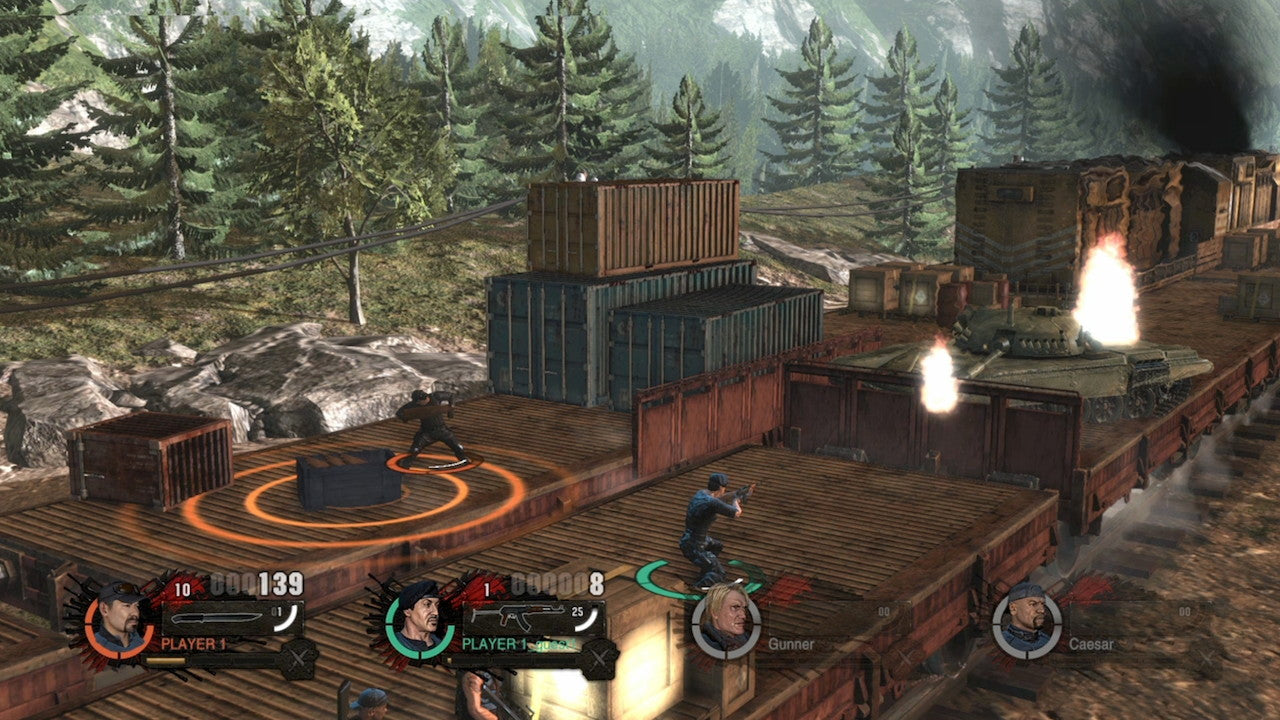1280x720 pixels.
Task: Switch to Caesar's character portrait
Action: [1027, 624]
